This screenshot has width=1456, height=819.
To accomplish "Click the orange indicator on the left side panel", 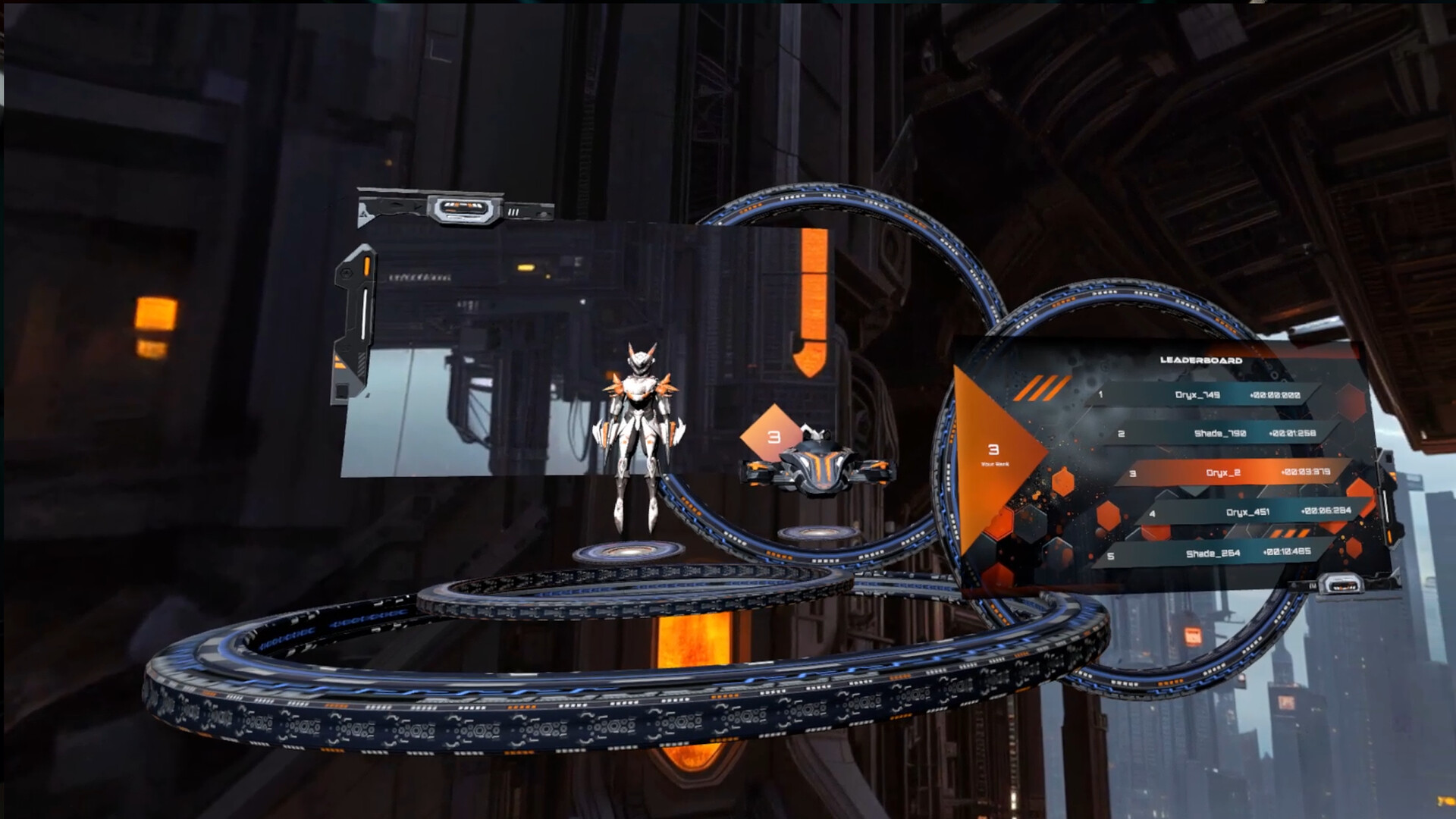I will (x=367, y=265).
